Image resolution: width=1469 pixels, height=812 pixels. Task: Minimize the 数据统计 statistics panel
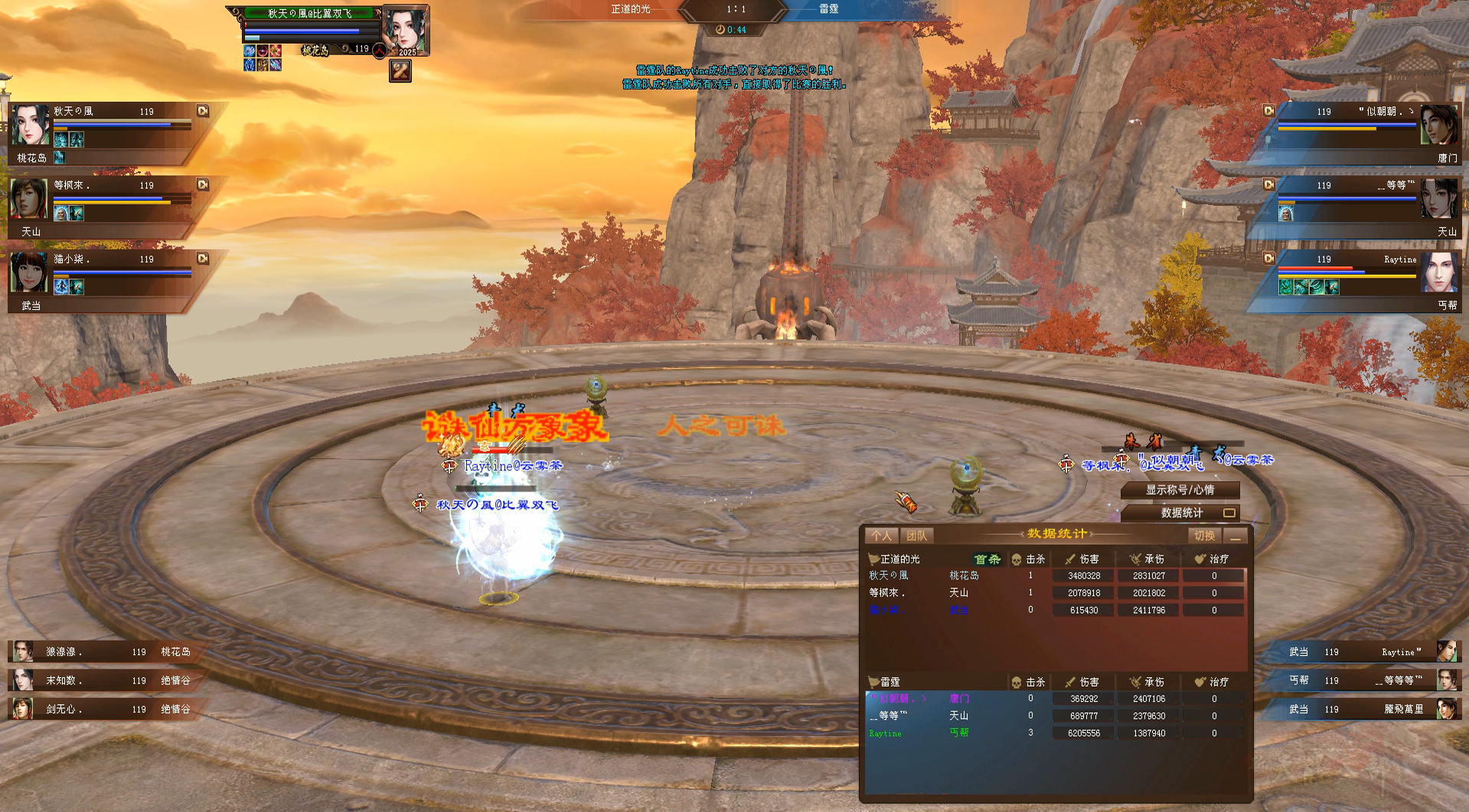tap(1235, 536)
